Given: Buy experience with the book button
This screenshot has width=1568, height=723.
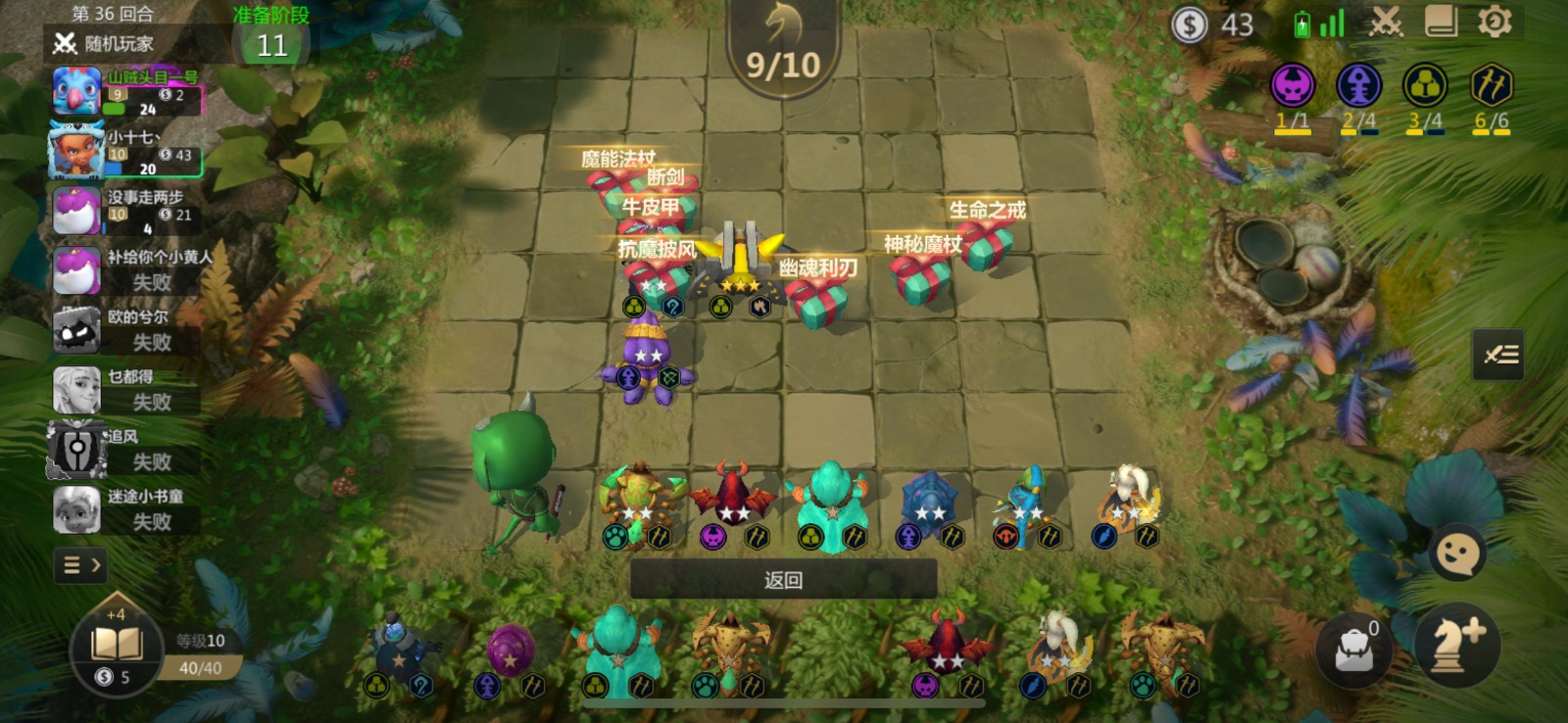Looking at the screenshot, I should pyautogui.click(x=117, y=649).
